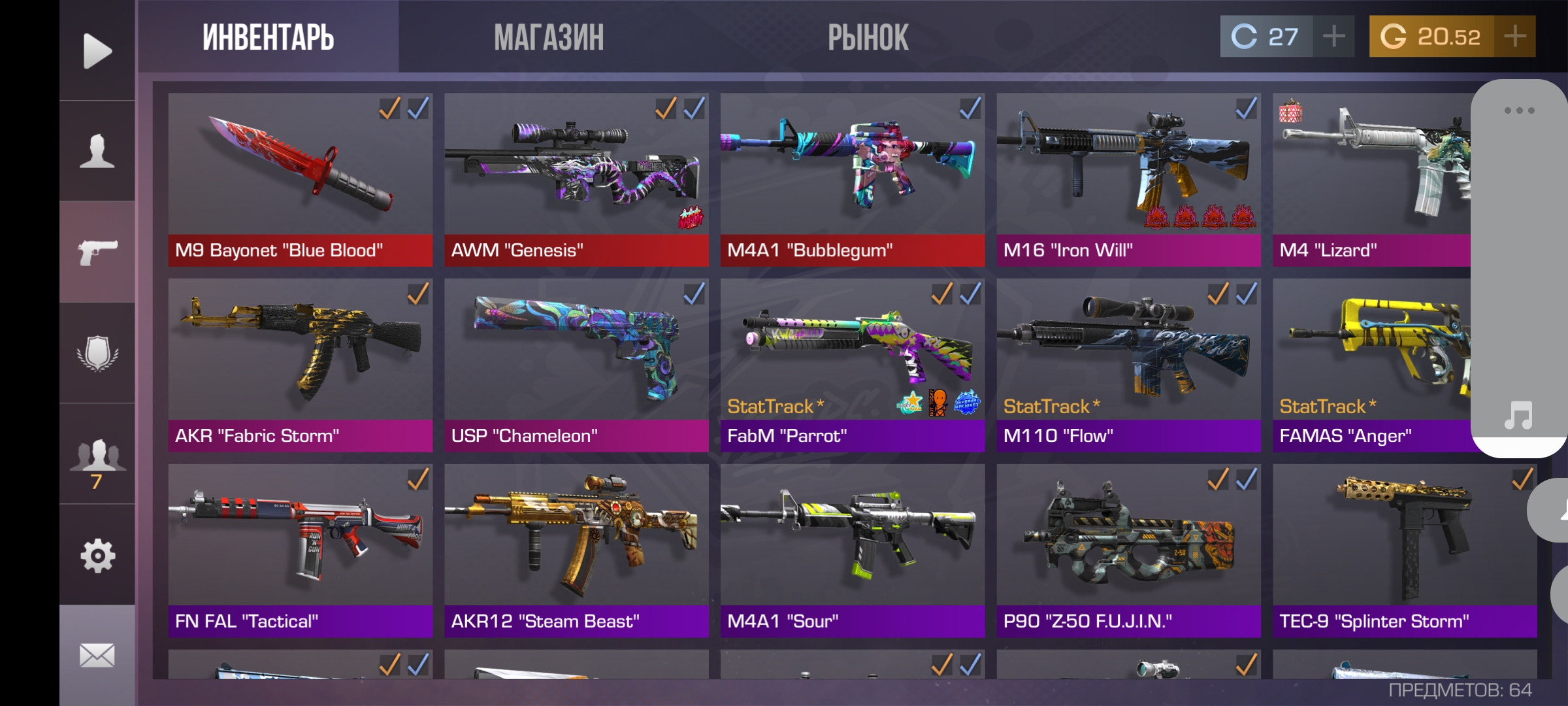Switch to the МАГАЗИН tab
This screenshot has height=706, width=1568.
[x=549, y=37]
